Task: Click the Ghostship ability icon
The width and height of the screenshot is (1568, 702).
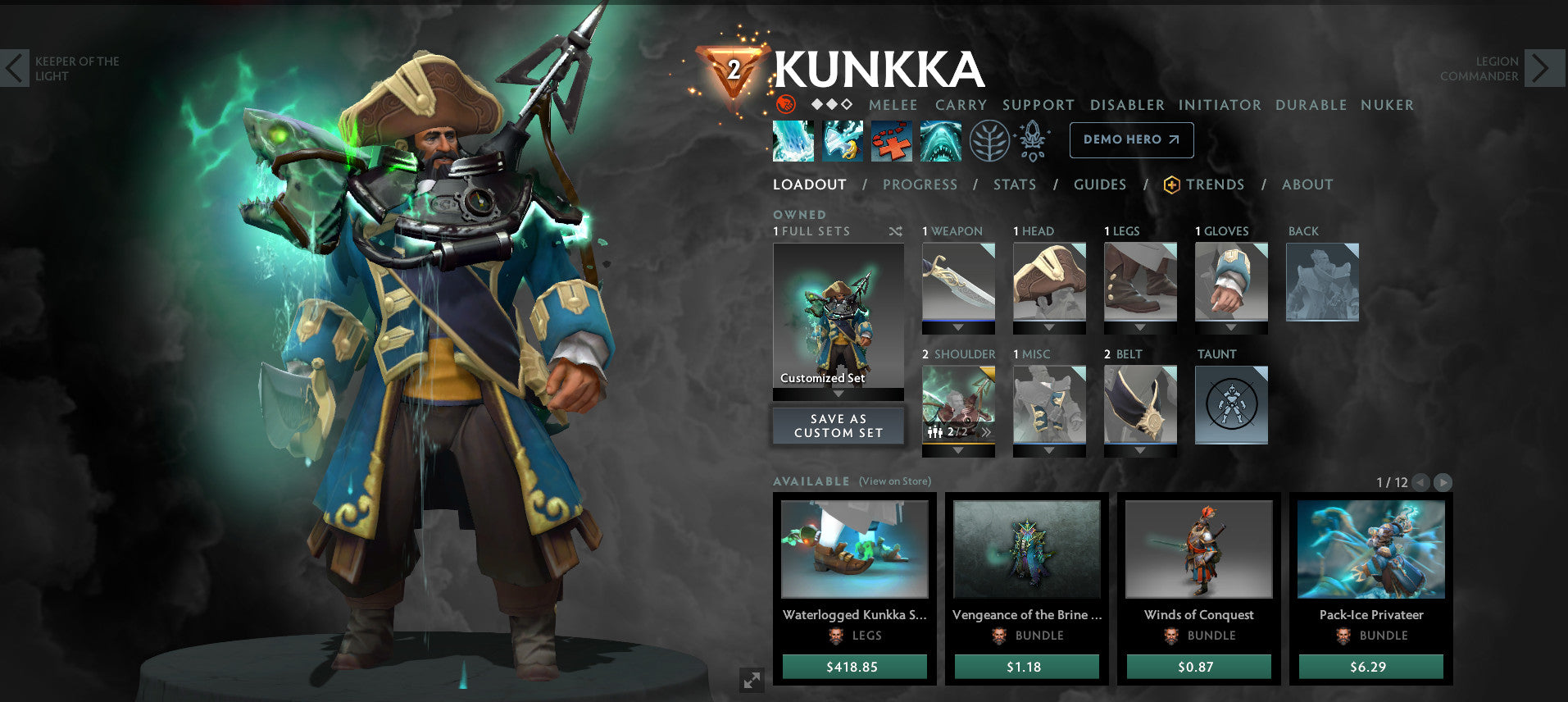Action: [942, 139]
